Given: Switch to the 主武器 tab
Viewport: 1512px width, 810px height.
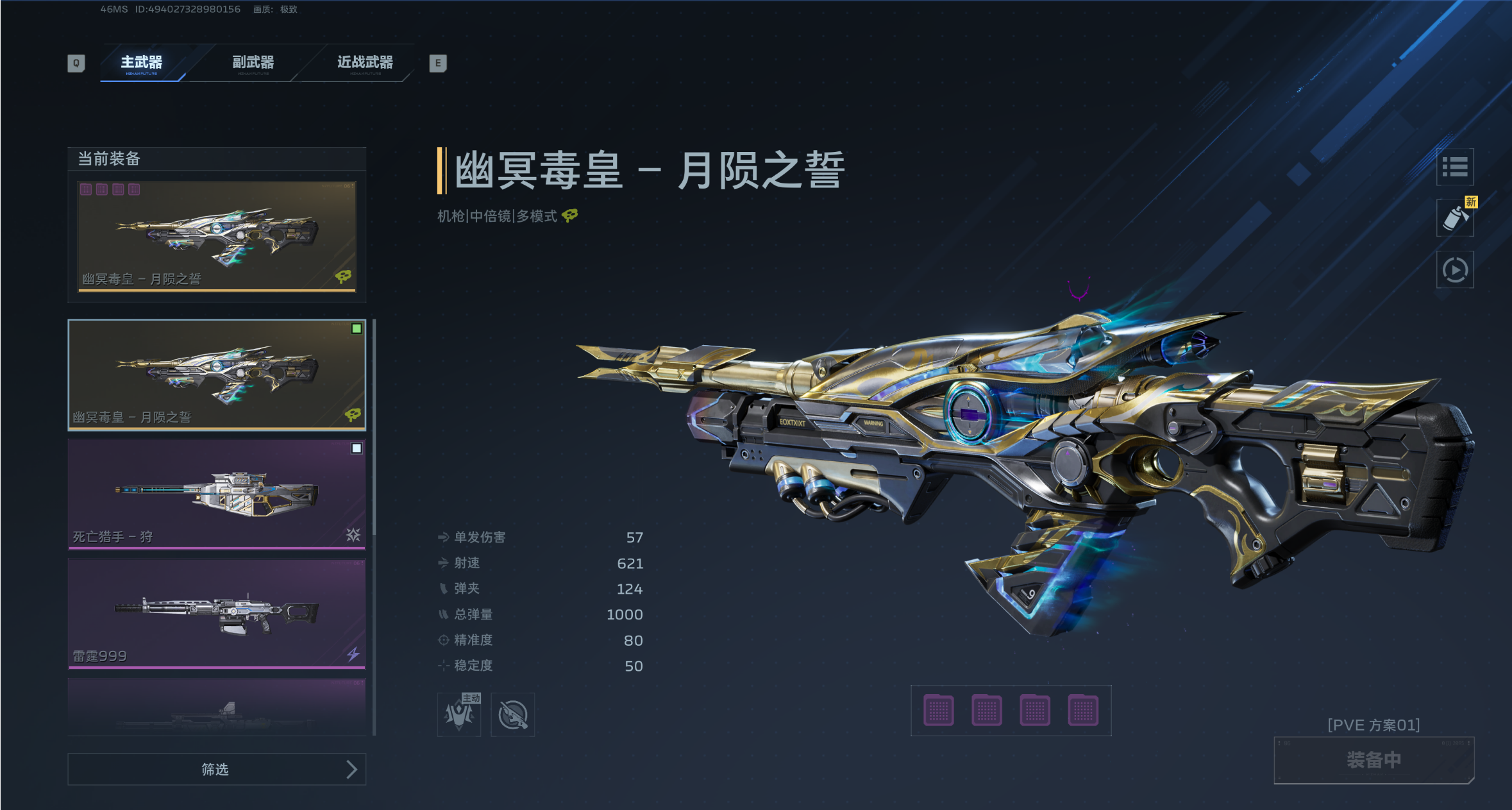Looking at the screenshot, I should pos(142,63).
